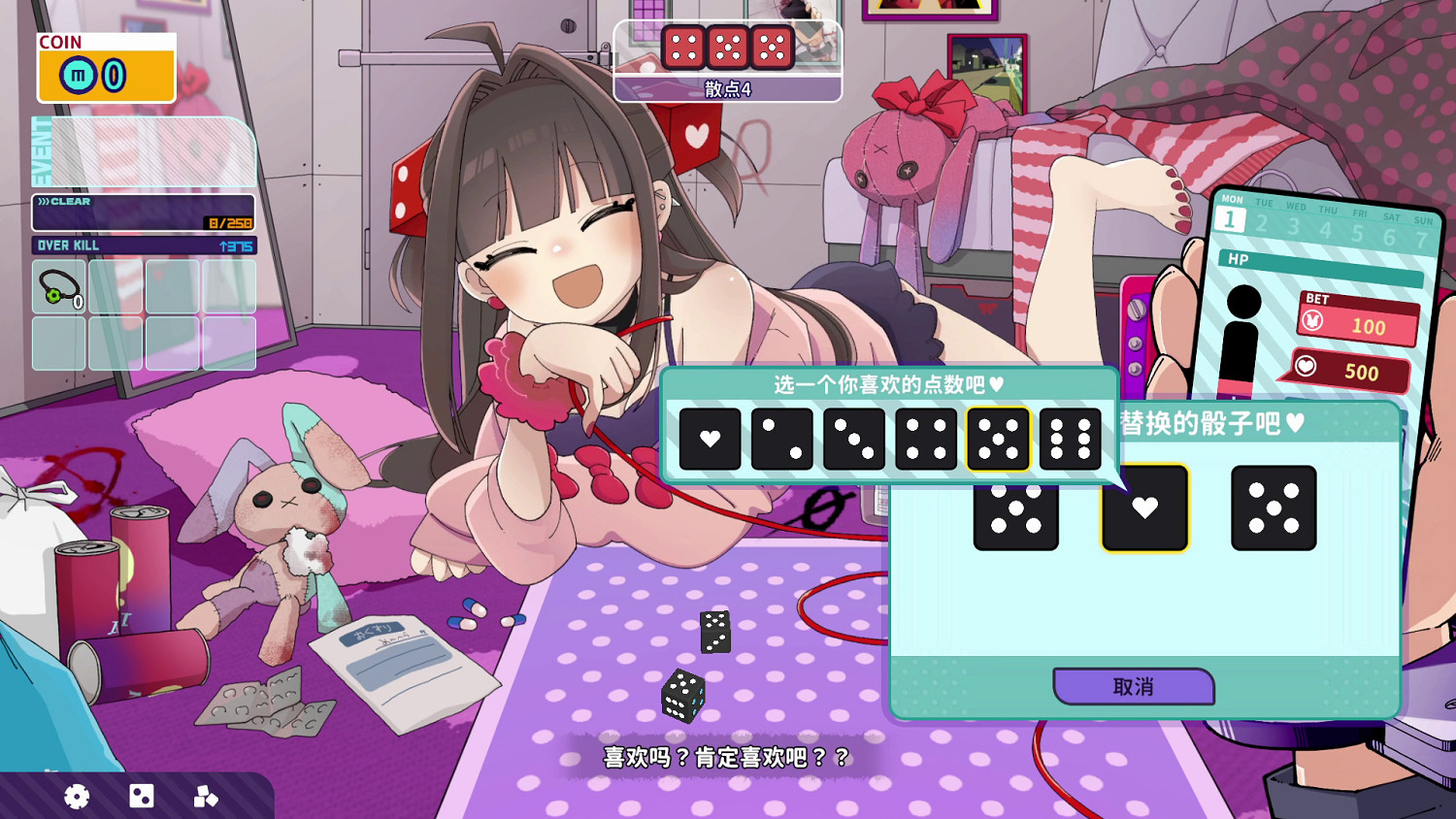Choose the left five-pip die for replacement
This screenshot has height=819, width=1456.
click(1015, 508)
